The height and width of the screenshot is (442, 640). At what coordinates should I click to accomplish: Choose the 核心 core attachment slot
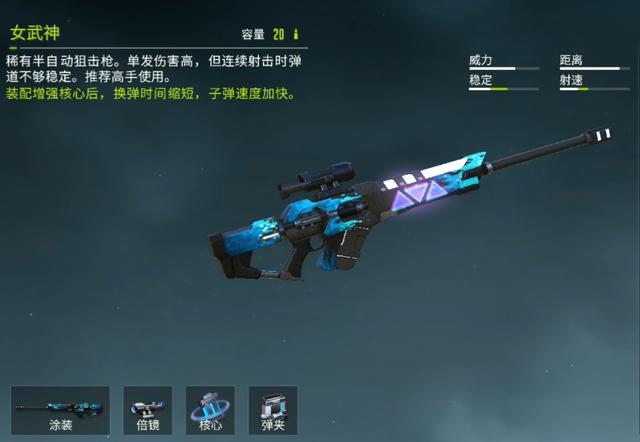pos(210,410)
